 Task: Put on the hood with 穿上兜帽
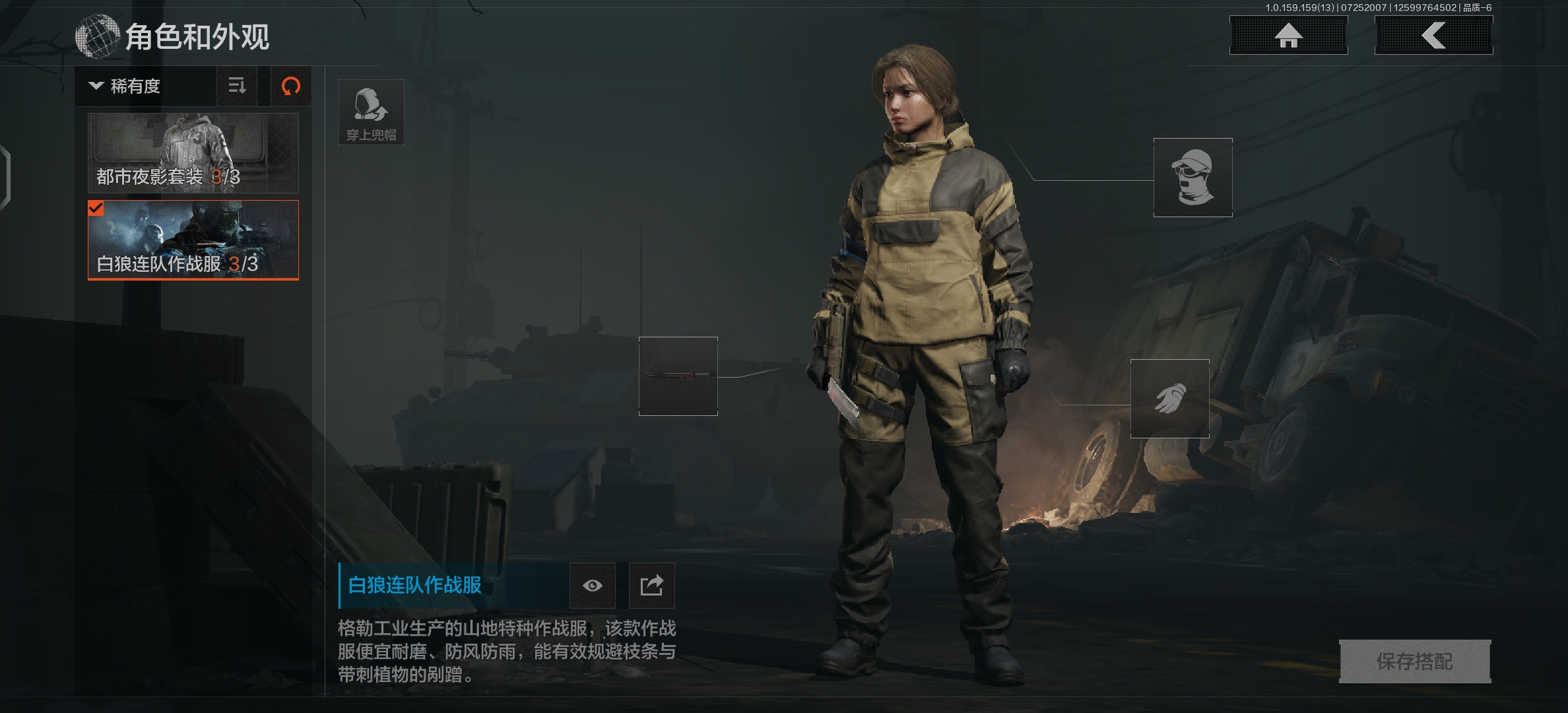coord(371,112)
